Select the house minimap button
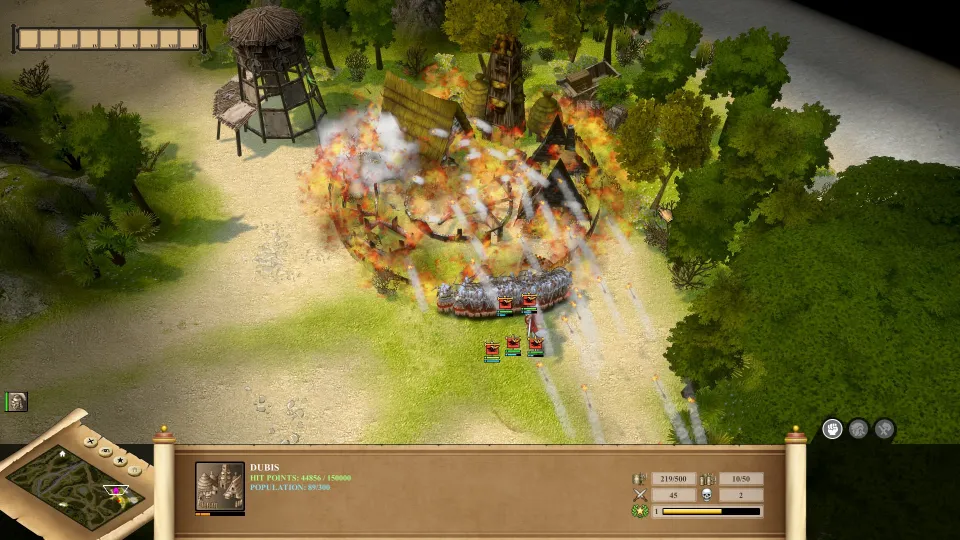 [134, 472]
